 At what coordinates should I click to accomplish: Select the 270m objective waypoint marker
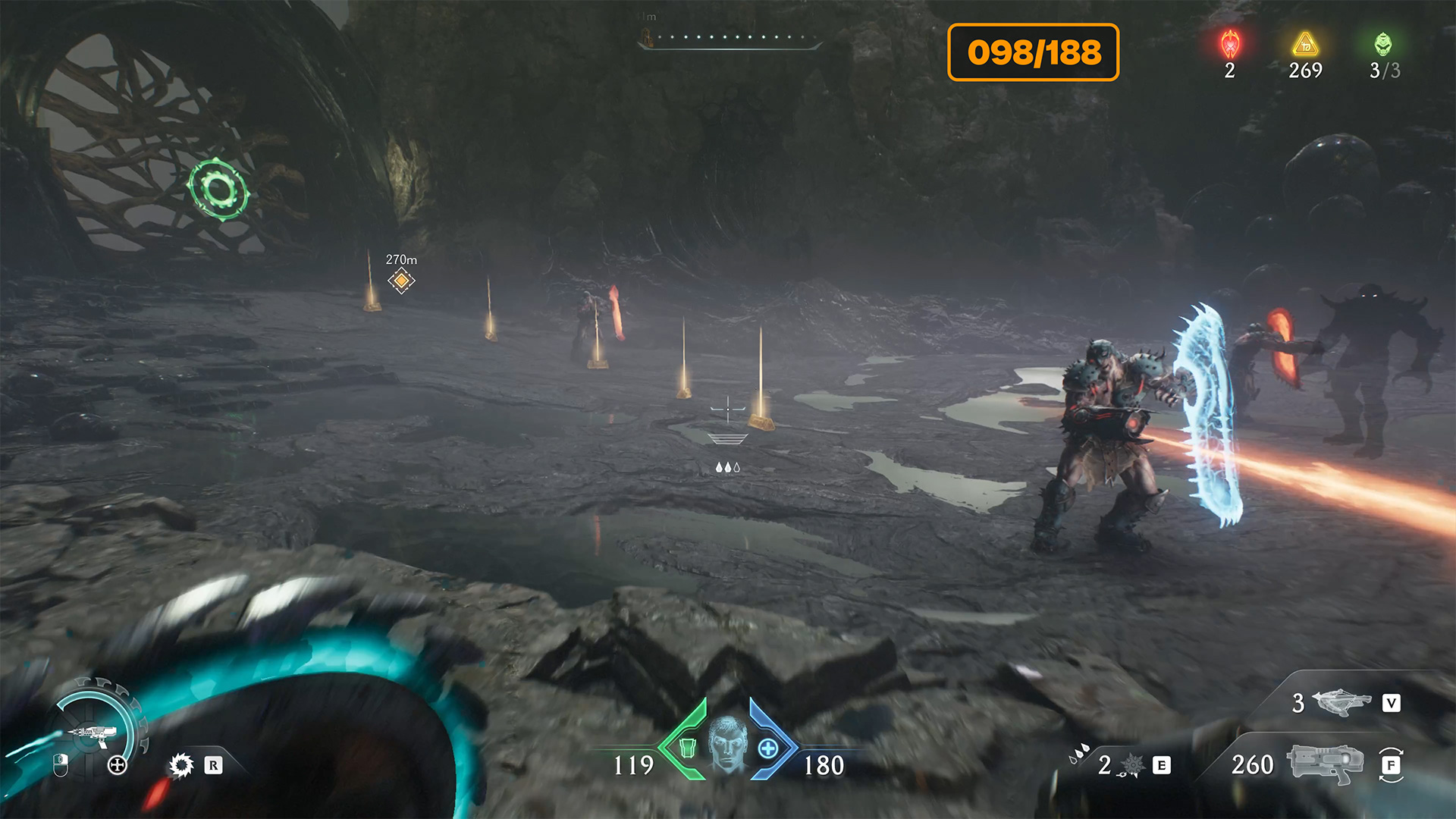point(401,281)
